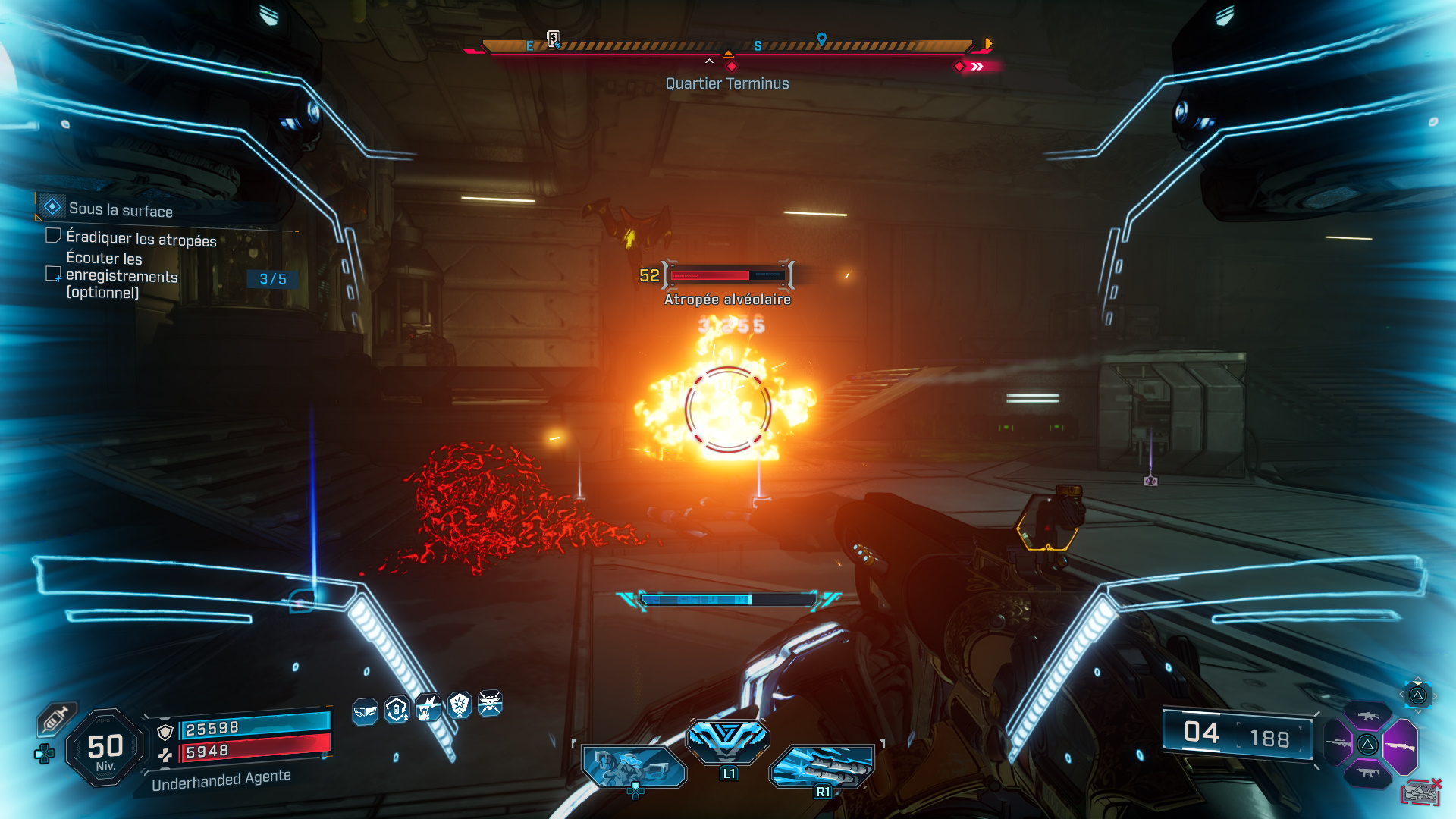Select the blue waypoint pin on the compass
This screenshot has height=819, width=1456.
(x=821, y=39)
